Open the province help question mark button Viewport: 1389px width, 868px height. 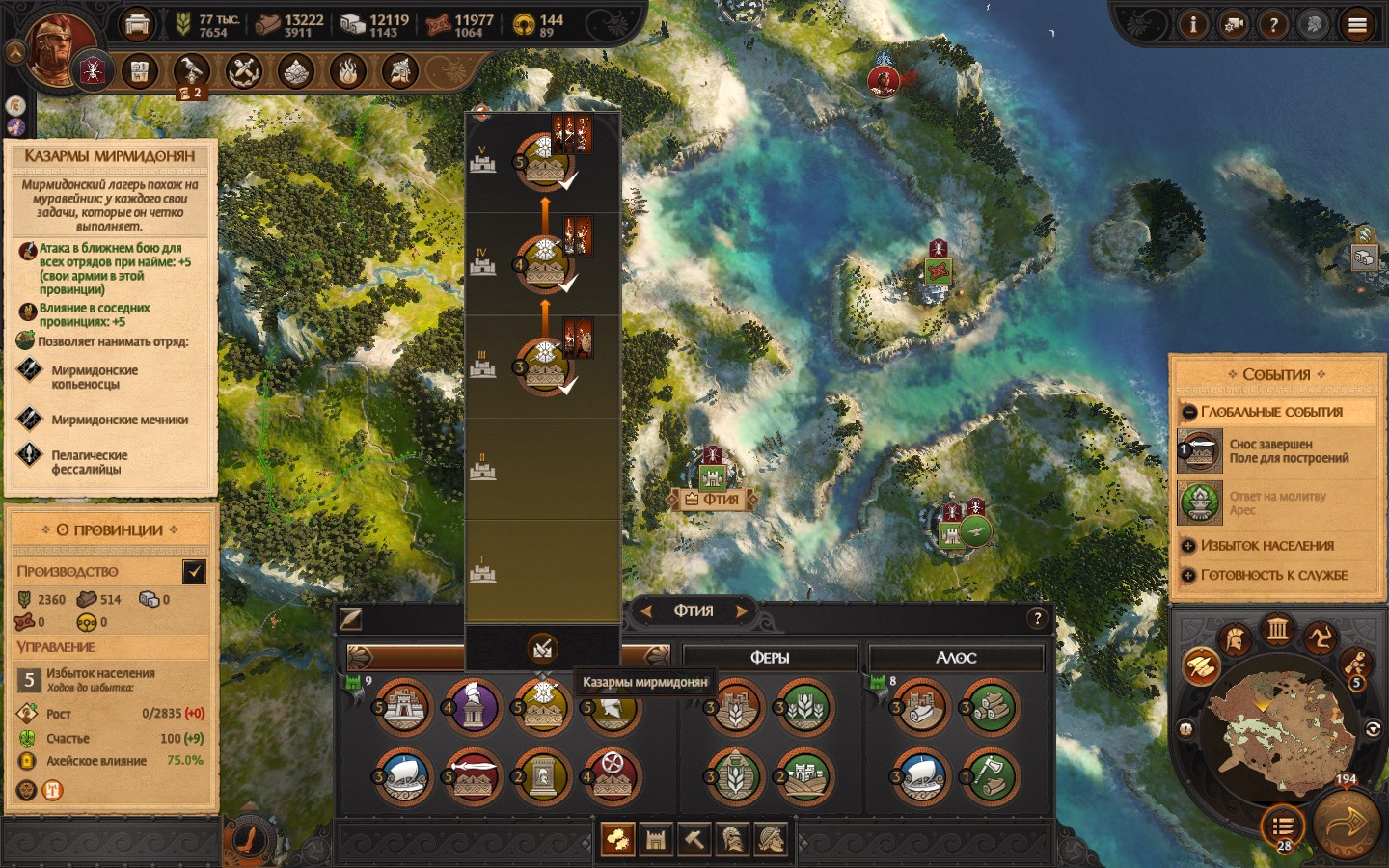[1037, 619]
